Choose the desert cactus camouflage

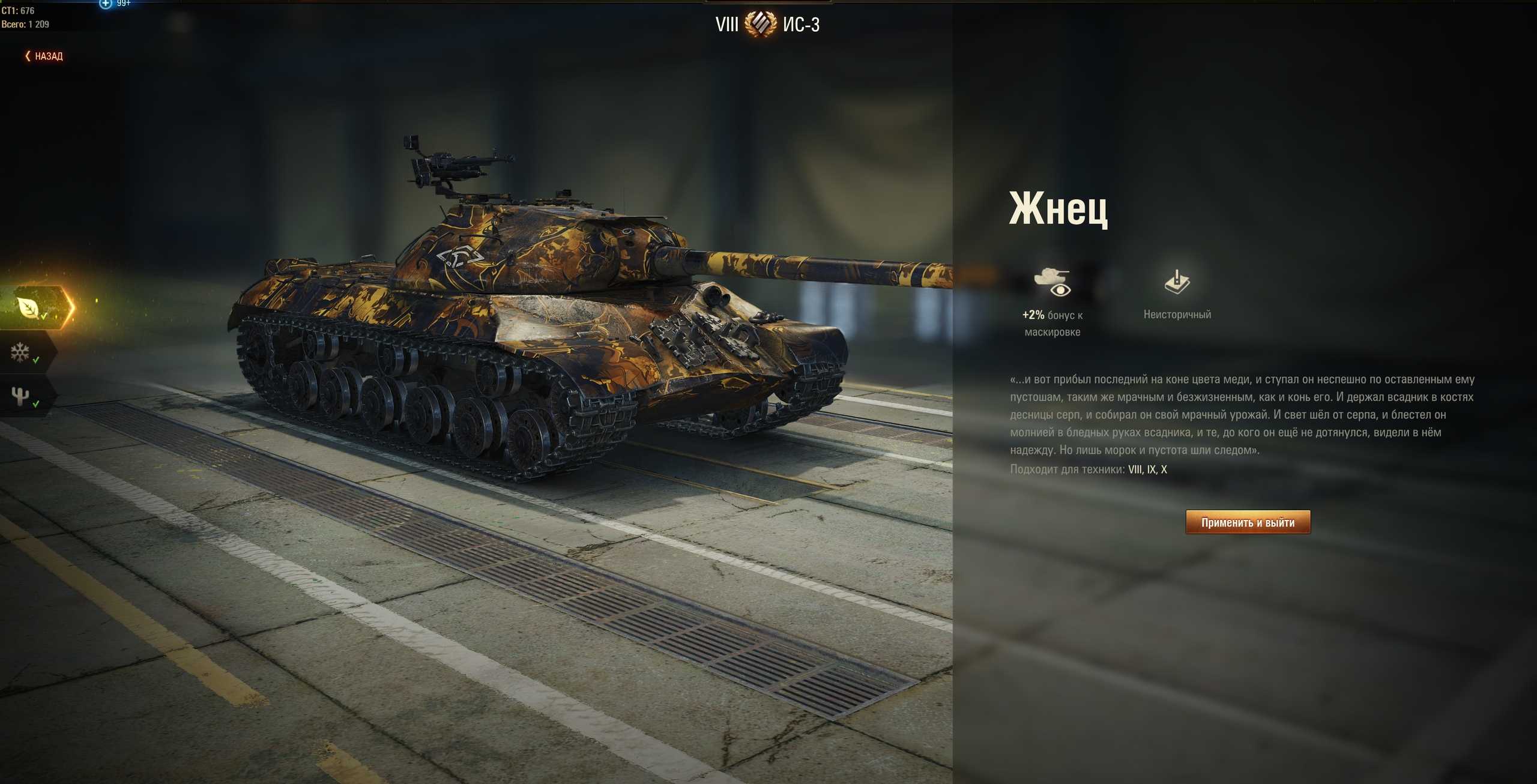(x=21, y=396)
